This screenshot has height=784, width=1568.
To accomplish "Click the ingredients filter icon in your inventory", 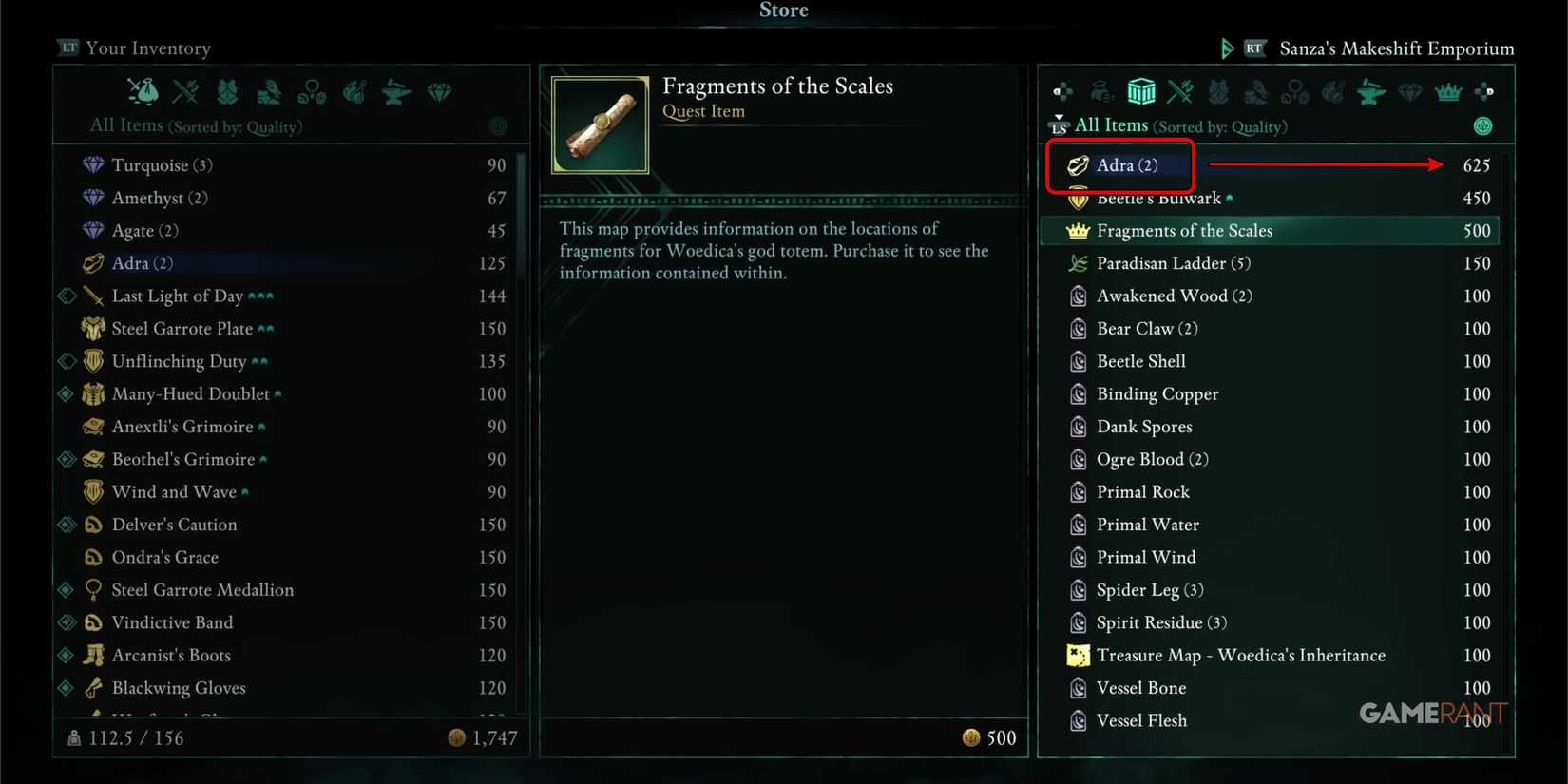I will tap(354, 91).
